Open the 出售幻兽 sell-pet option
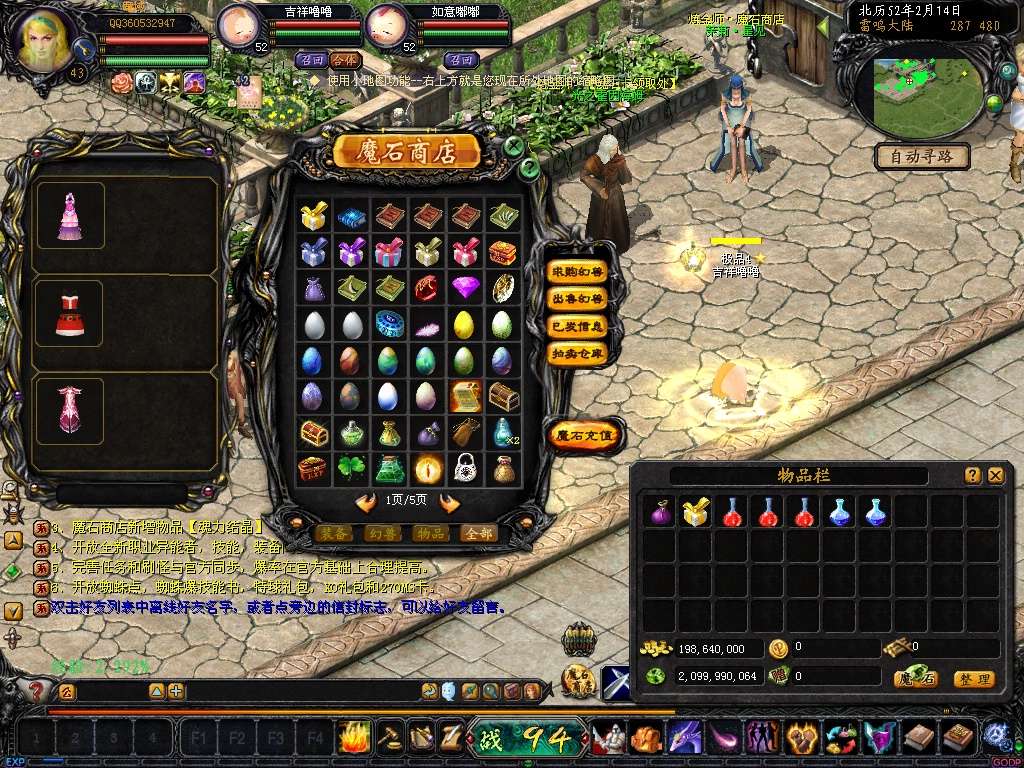 point(578,298)
